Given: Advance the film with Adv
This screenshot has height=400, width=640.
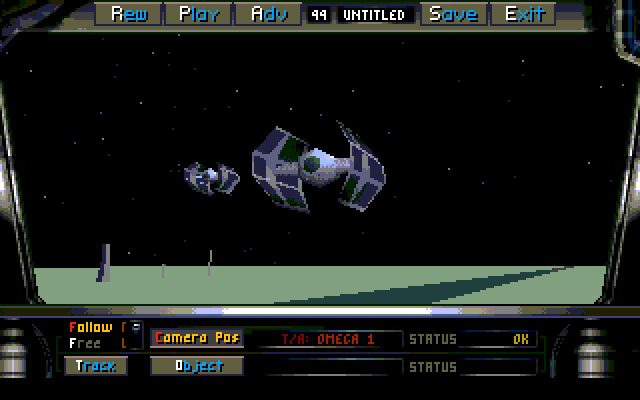Looking at the screenshot, I should [x=269, y=14].
